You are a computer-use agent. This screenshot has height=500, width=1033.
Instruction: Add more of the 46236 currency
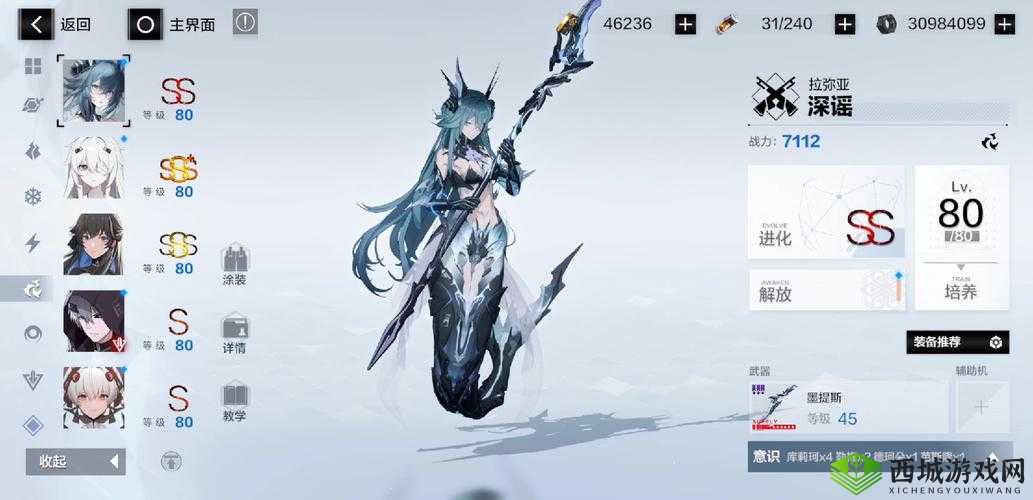pyautogui.click(x=685, y=24)
